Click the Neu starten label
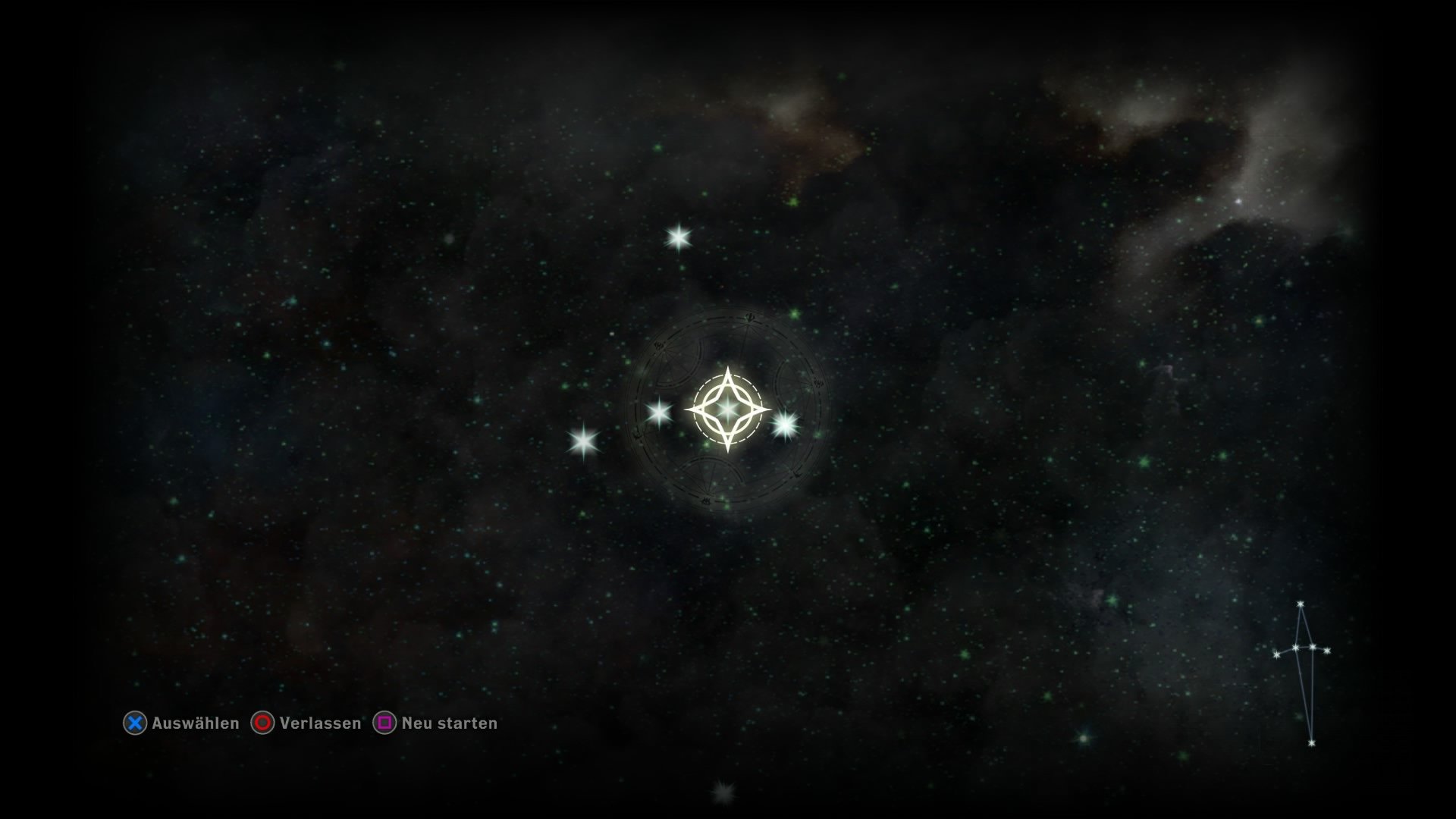 tap(449, 723)
